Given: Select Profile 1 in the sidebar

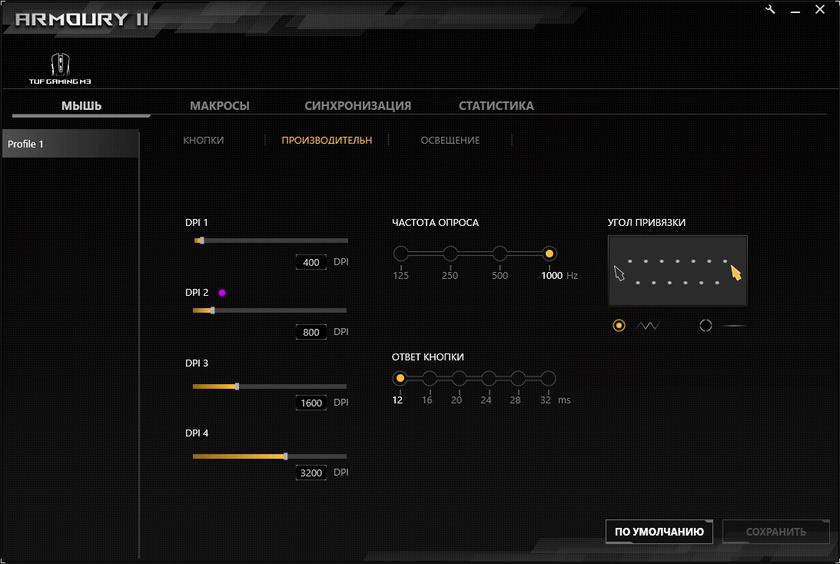Looking at the screenshot, I should coord(69,144).
